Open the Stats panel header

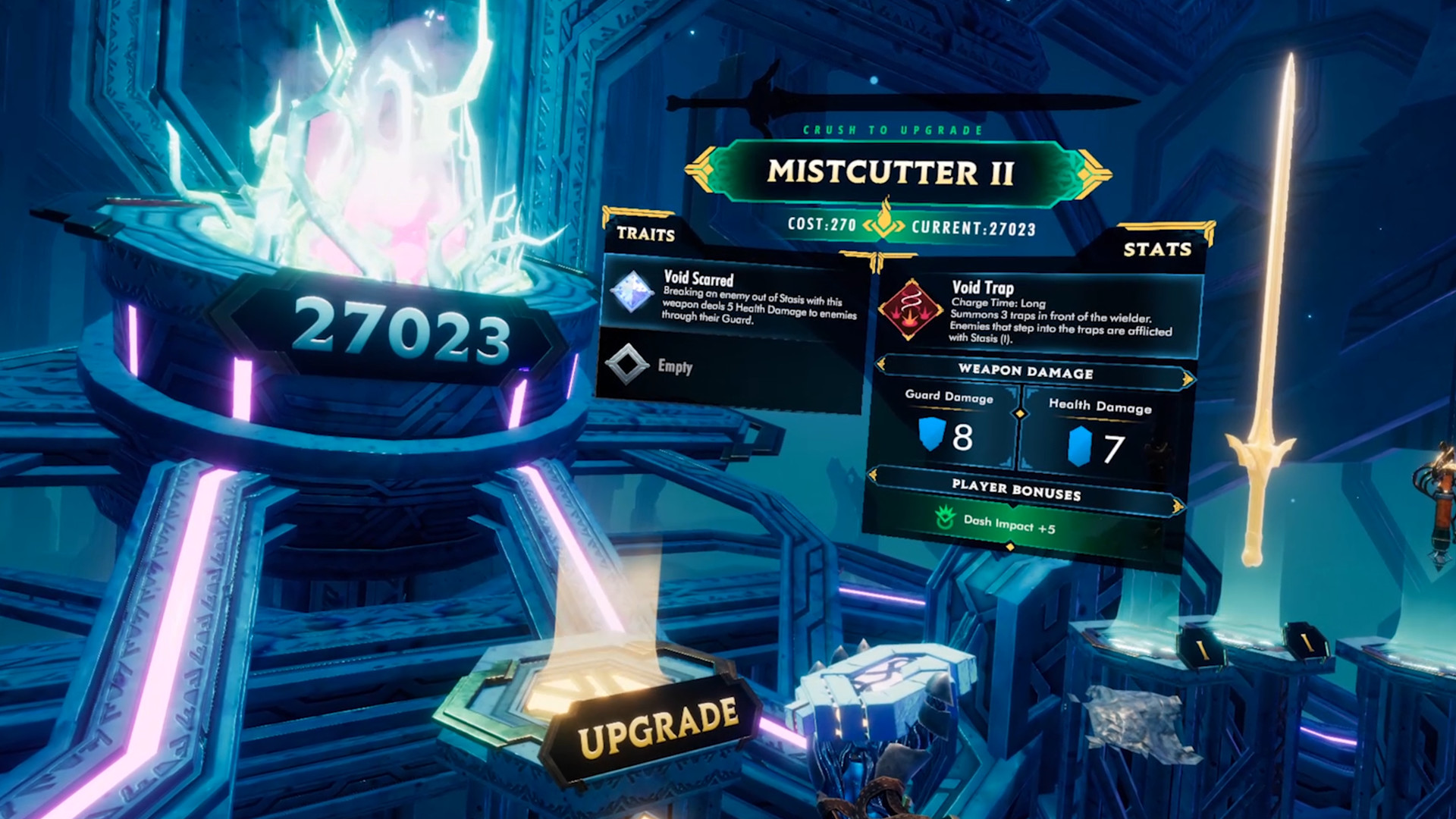[x=1156, y=249]
